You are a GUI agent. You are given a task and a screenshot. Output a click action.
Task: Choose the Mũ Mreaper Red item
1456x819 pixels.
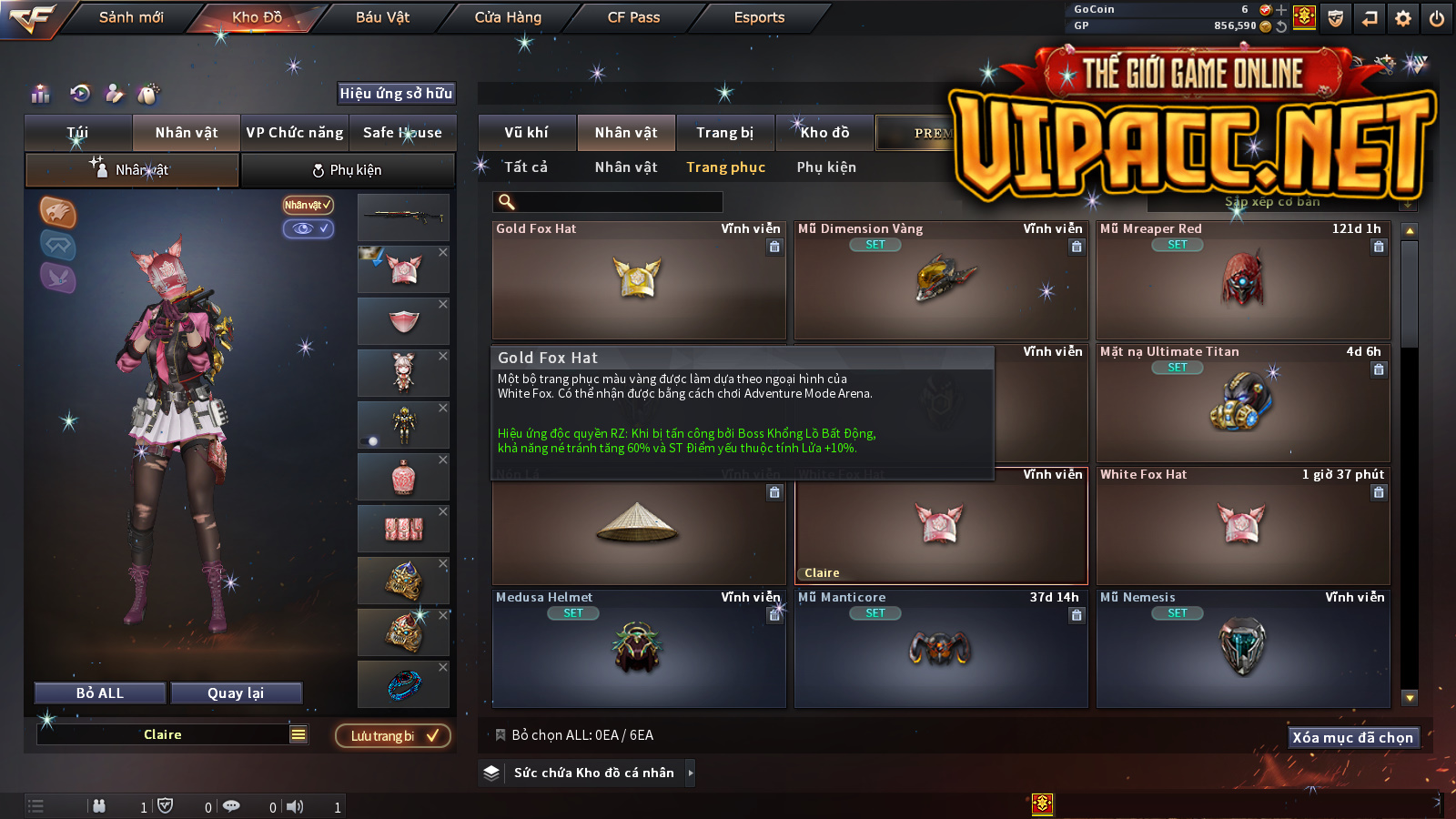[1243, 282]
